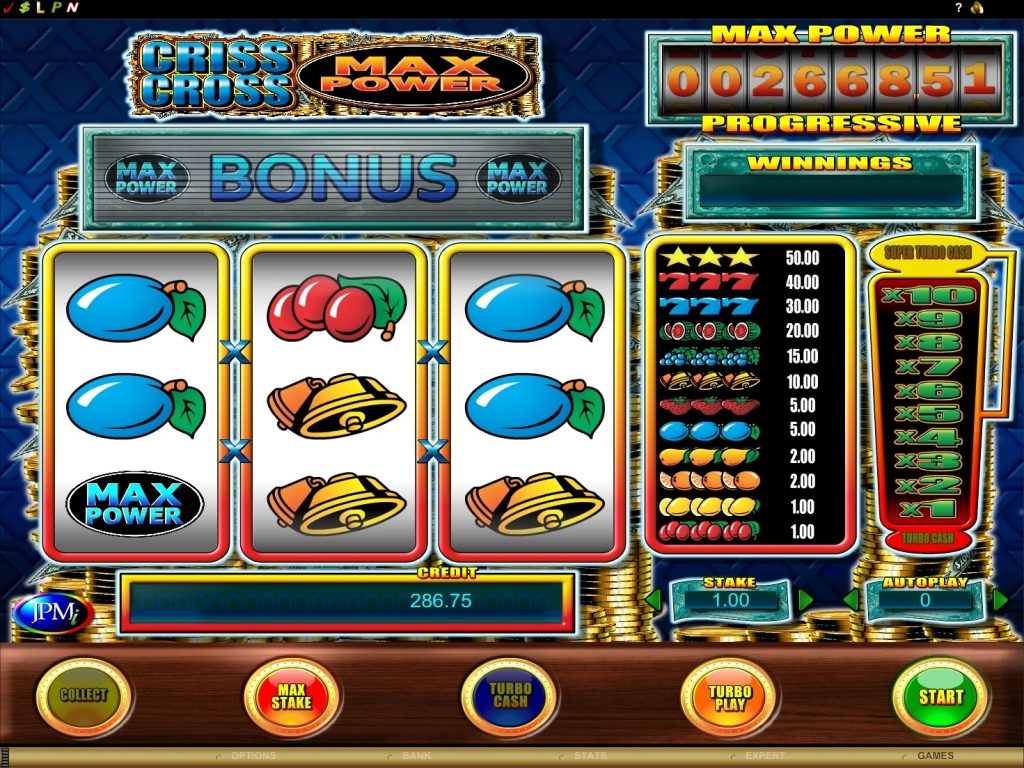Lower the autoplay count with the left arrow
Image resolution: width=1024 pixels, height=768 pixels.
pos(851,600)
